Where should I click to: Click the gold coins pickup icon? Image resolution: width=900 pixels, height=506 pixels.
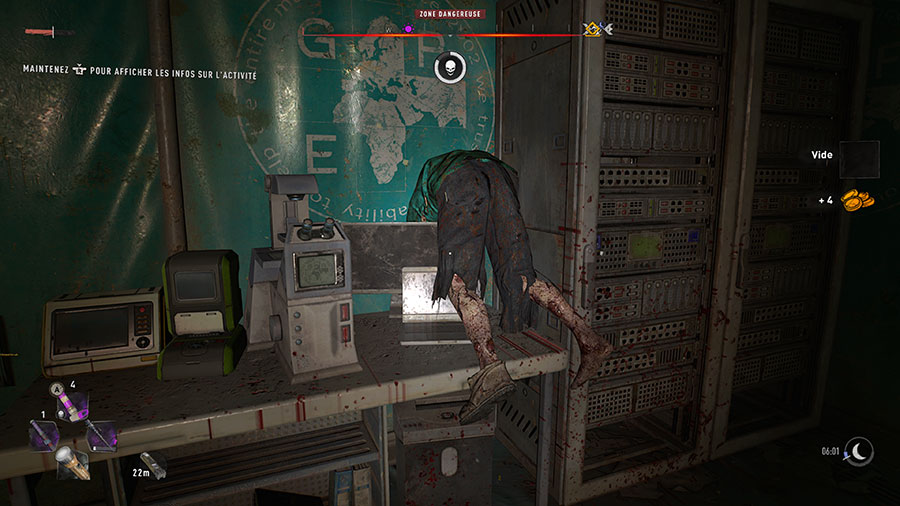[857, 199]
